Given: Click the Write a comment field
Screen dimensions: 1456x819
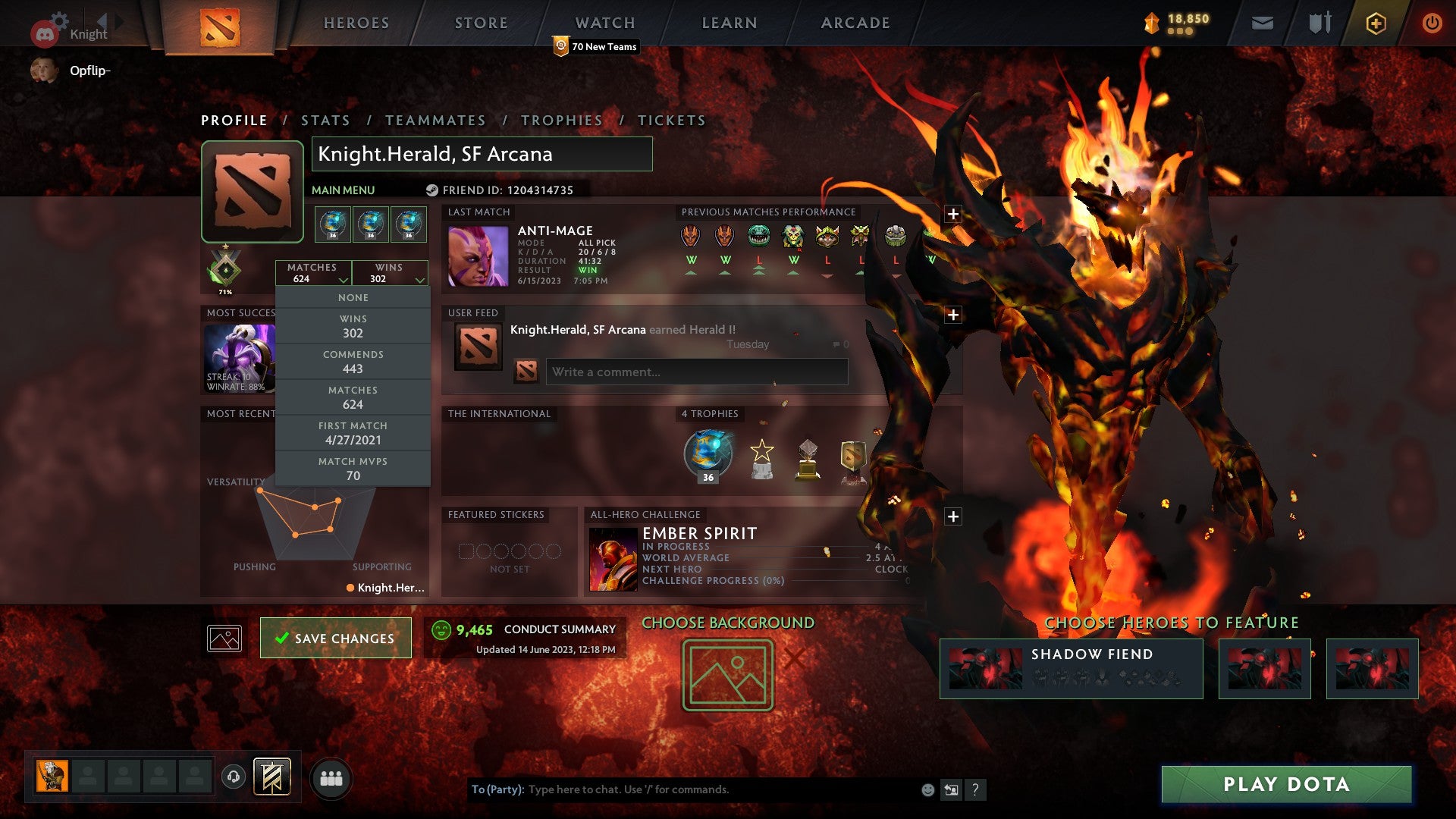Looking at the screenshot, I should tap(696, 372).
